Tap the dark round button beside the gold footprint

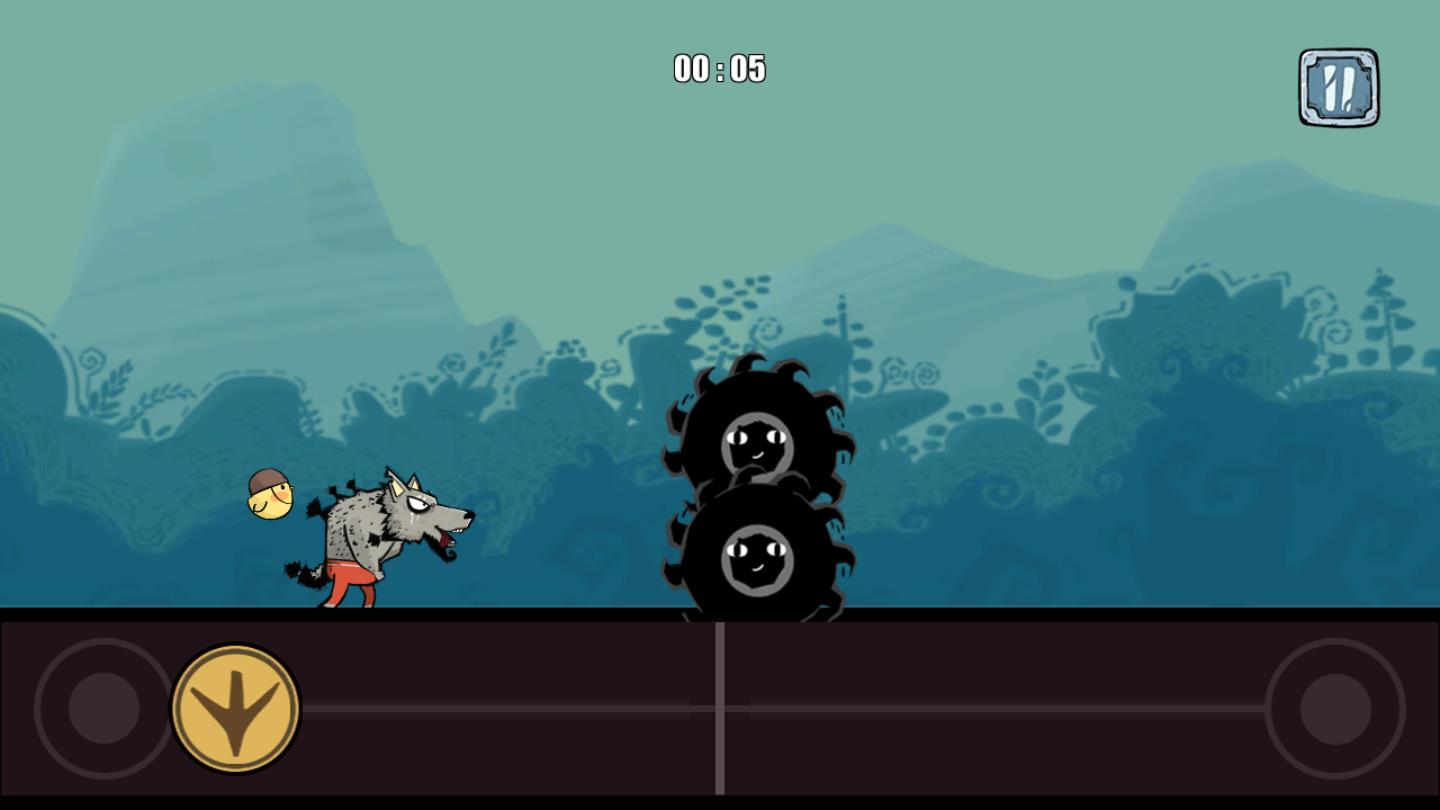[x=104, y=708]
